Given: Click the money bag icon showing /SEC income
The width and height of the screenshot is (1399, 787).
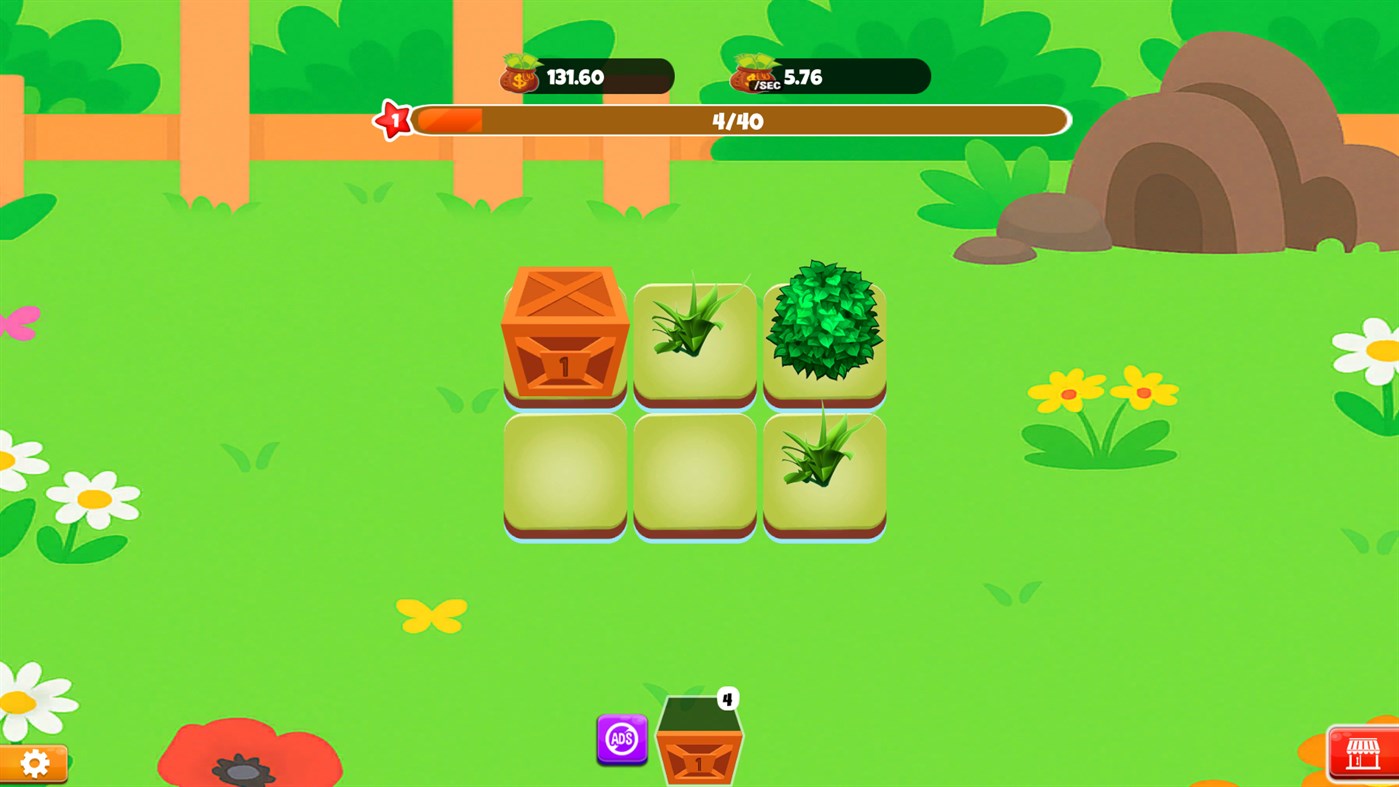Looking at the screenshot, I should click(752, 72).
